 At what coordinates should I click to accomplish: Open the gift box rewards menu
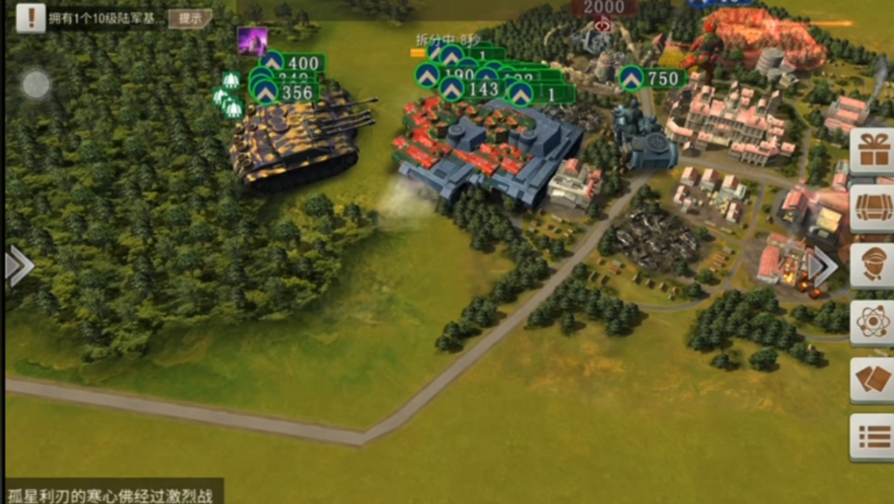872,151
